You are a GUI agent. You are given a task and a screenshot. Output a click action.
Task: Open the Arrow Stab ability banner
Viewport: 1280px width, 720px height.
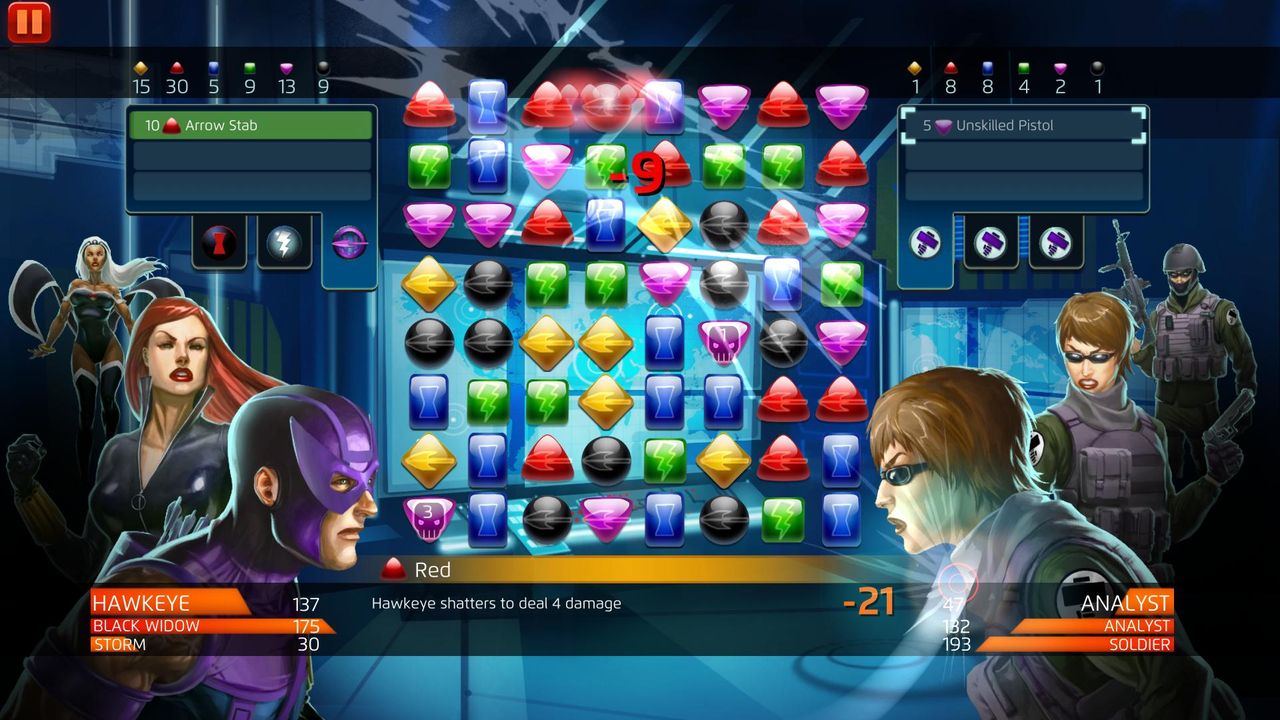point(251,125)
